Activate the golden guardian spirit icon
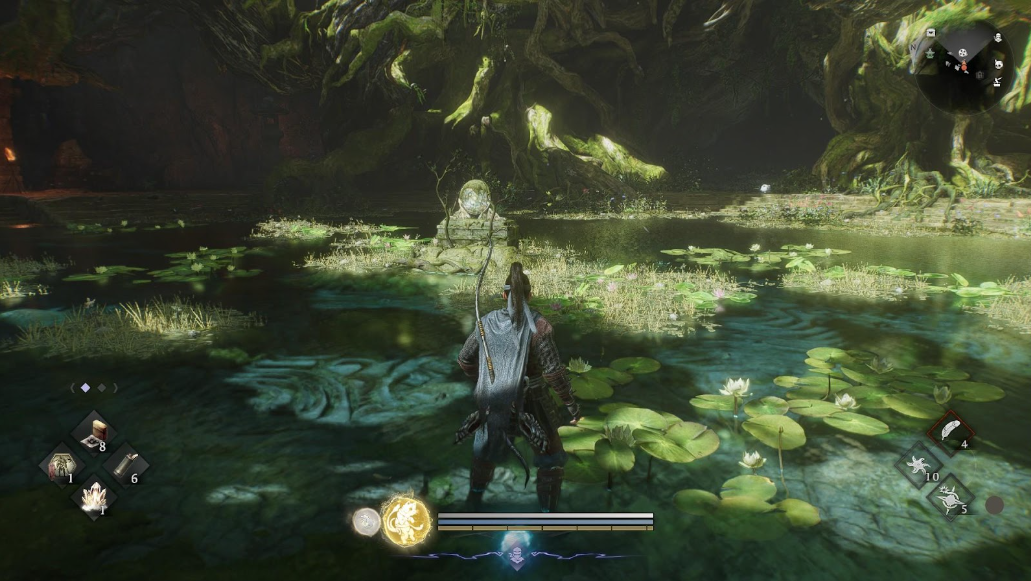The height and width of the screenshot is (581, 1031). coord(406,520)
